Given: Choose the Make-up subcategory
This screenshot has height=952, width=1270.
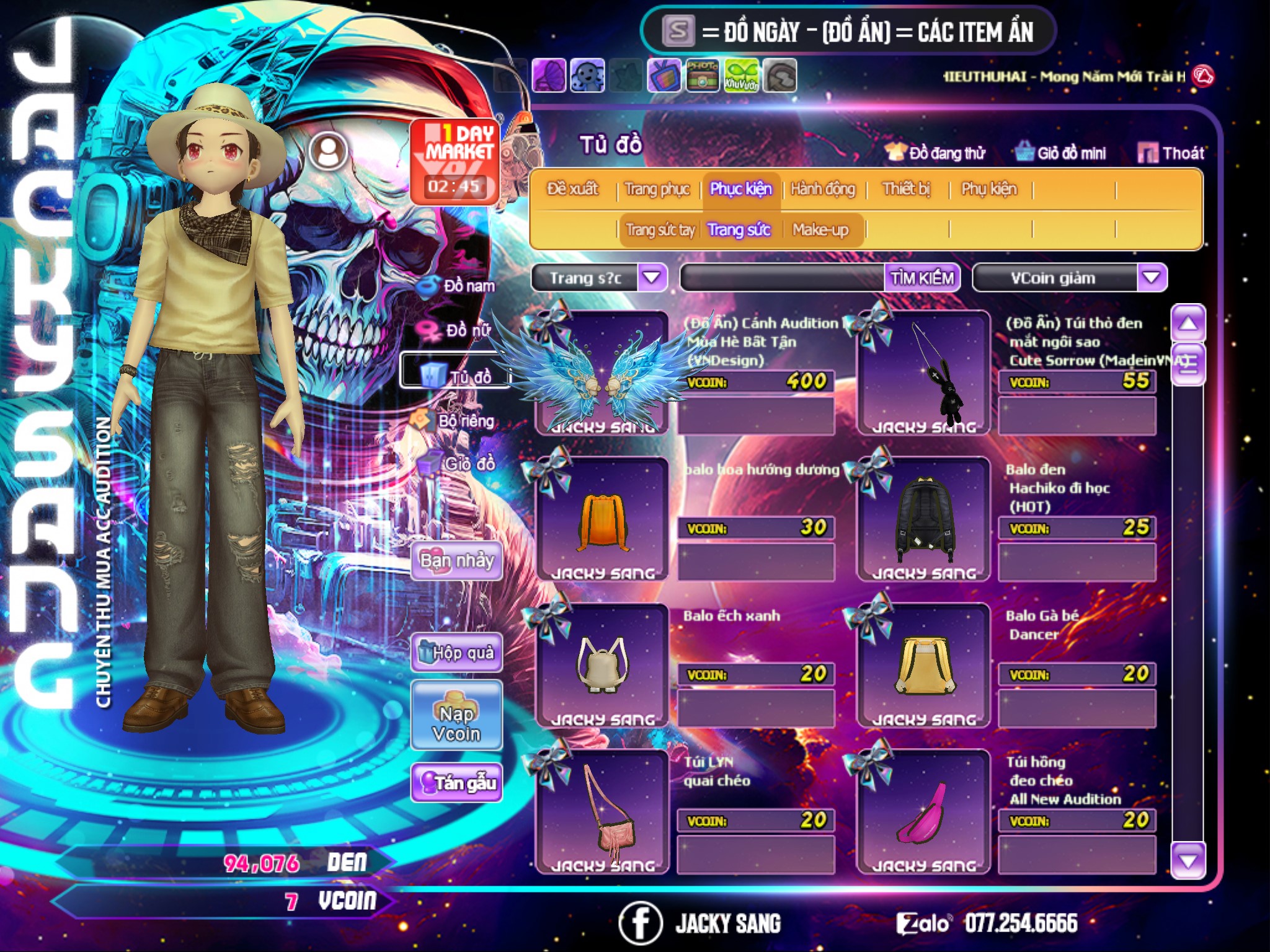Looking at the screenshot, I should click(820, 230).
